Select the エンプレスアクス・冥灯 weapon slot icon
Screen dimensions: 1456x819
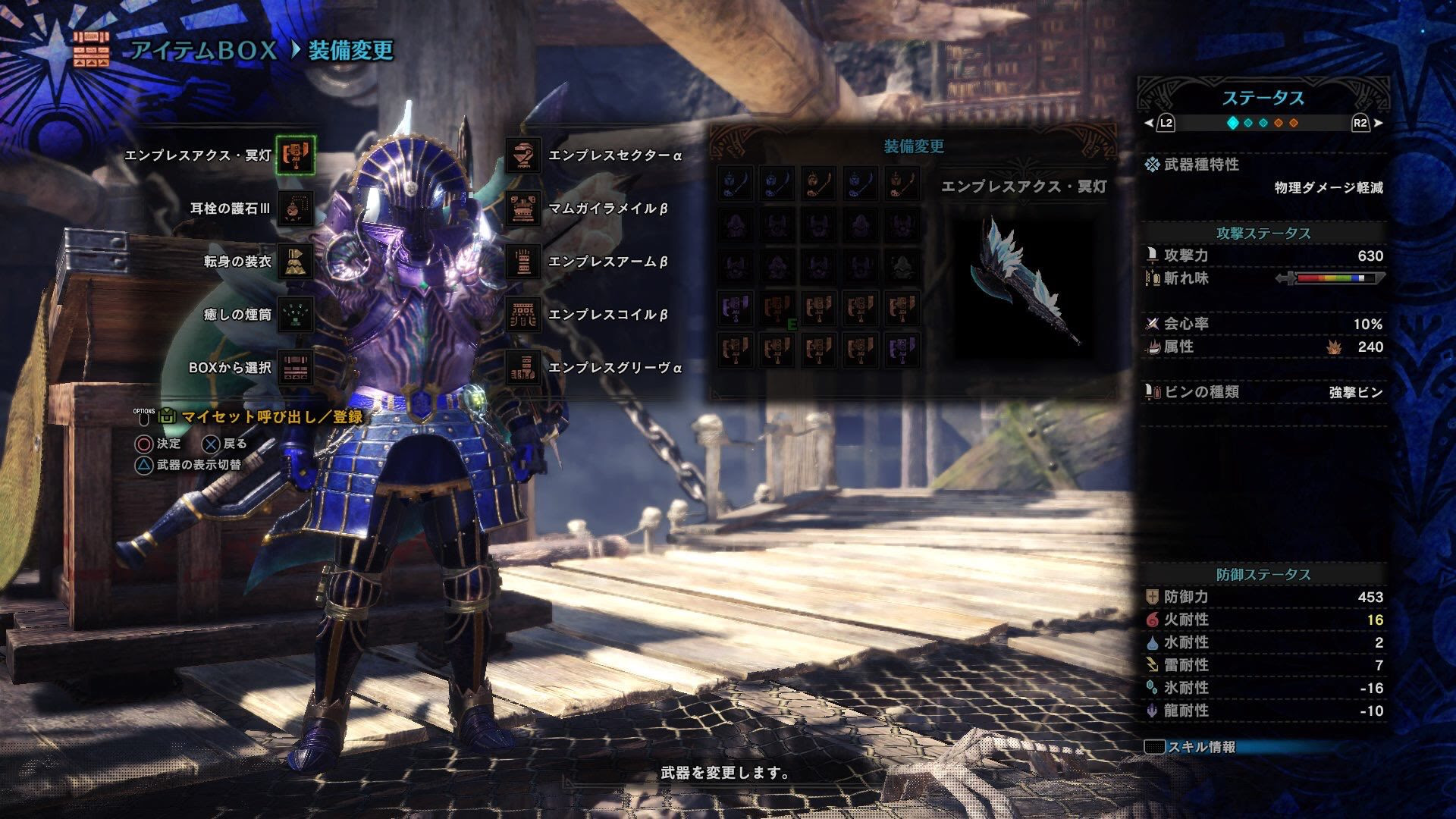(x=297, y=155)
